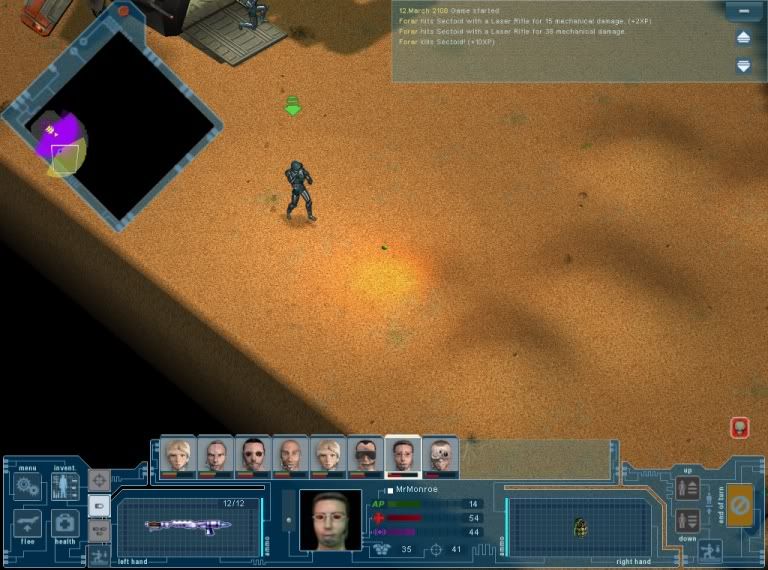Minimize the combat message log
The image size is (768, 570).
[x=742, y=12]
